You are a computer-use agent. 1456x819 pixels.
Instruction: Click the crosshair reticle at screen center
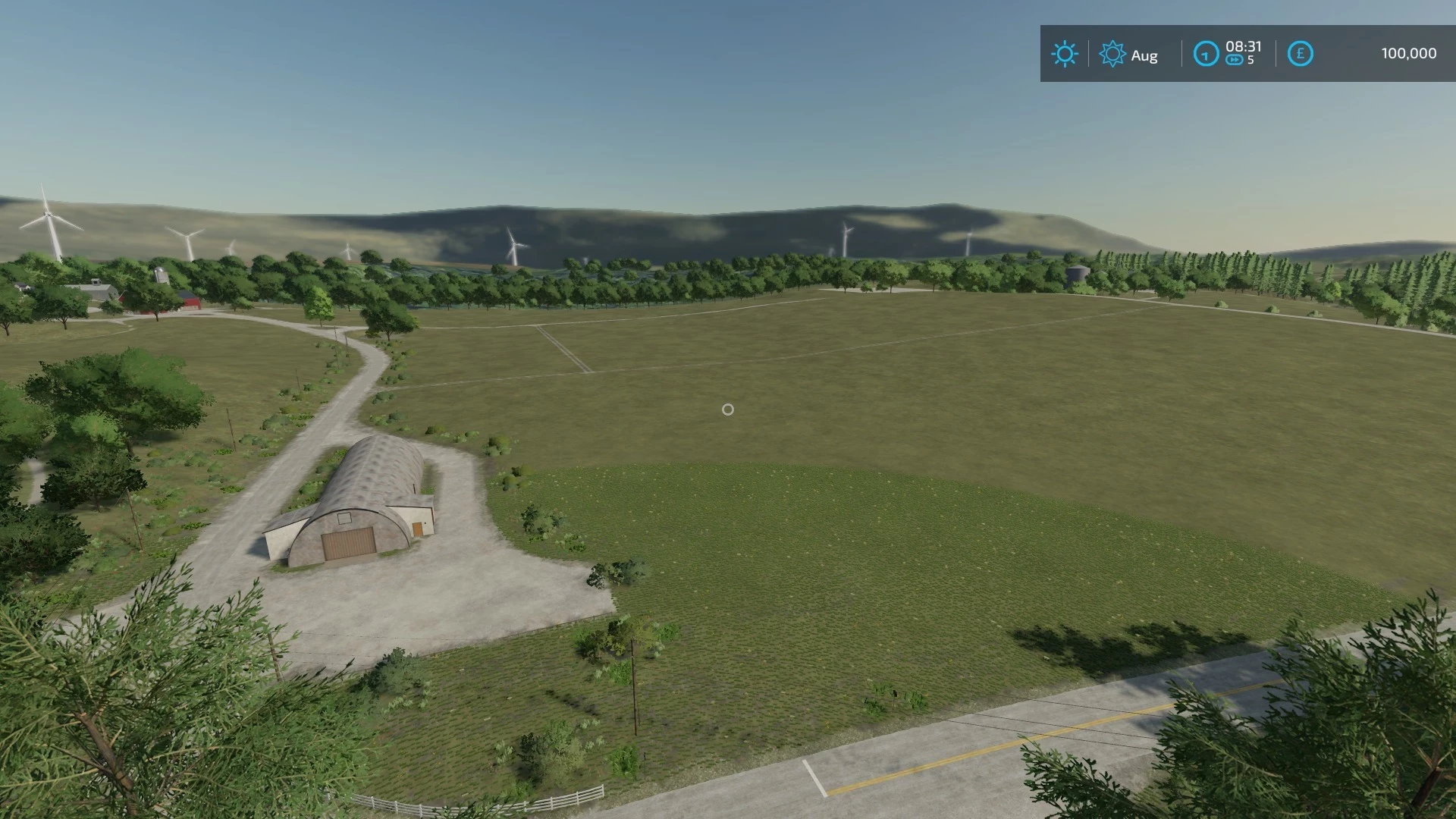coord(728,409)
